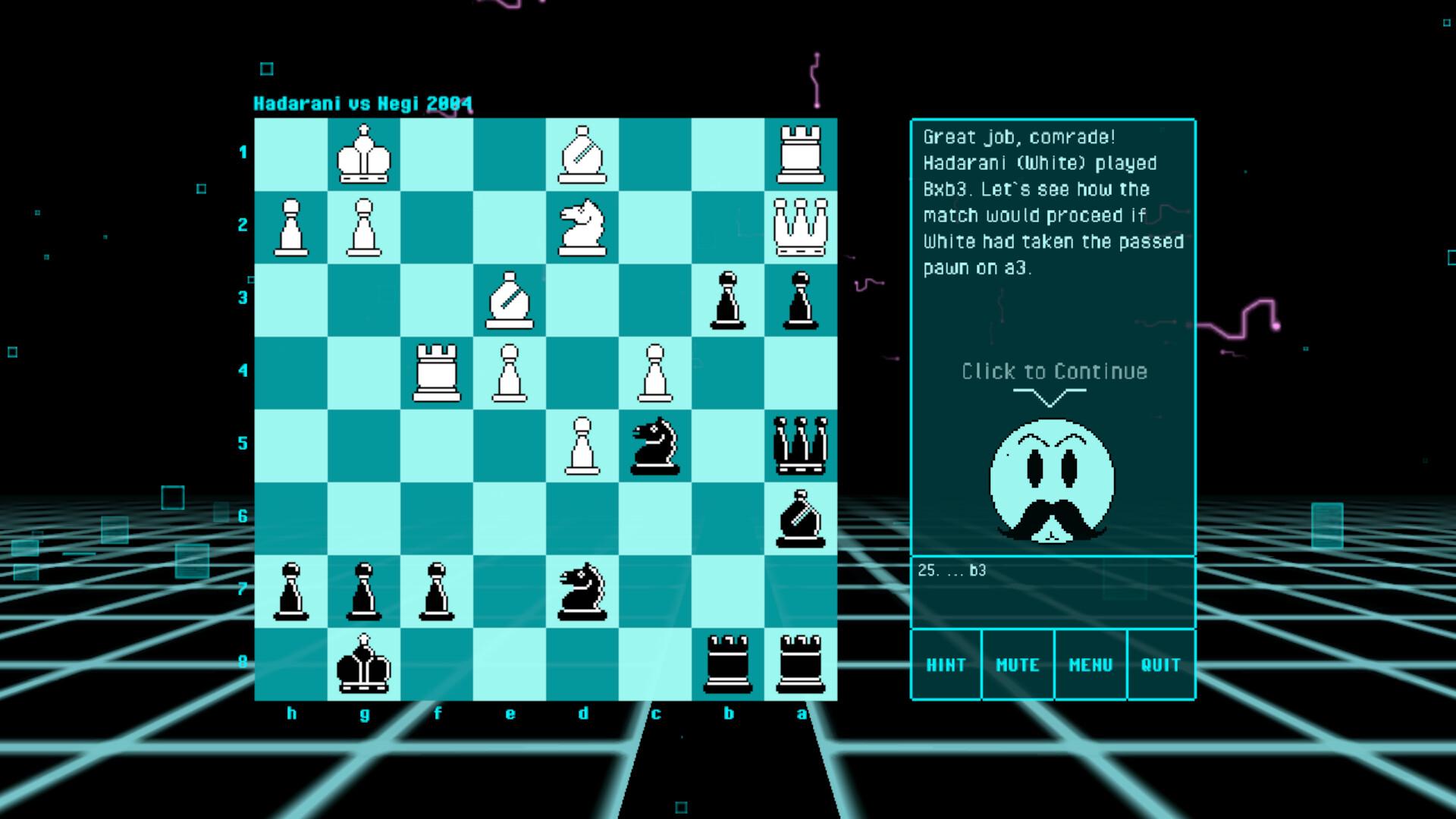
Task: Click the black knight on c5
Action: click(654, 446)
